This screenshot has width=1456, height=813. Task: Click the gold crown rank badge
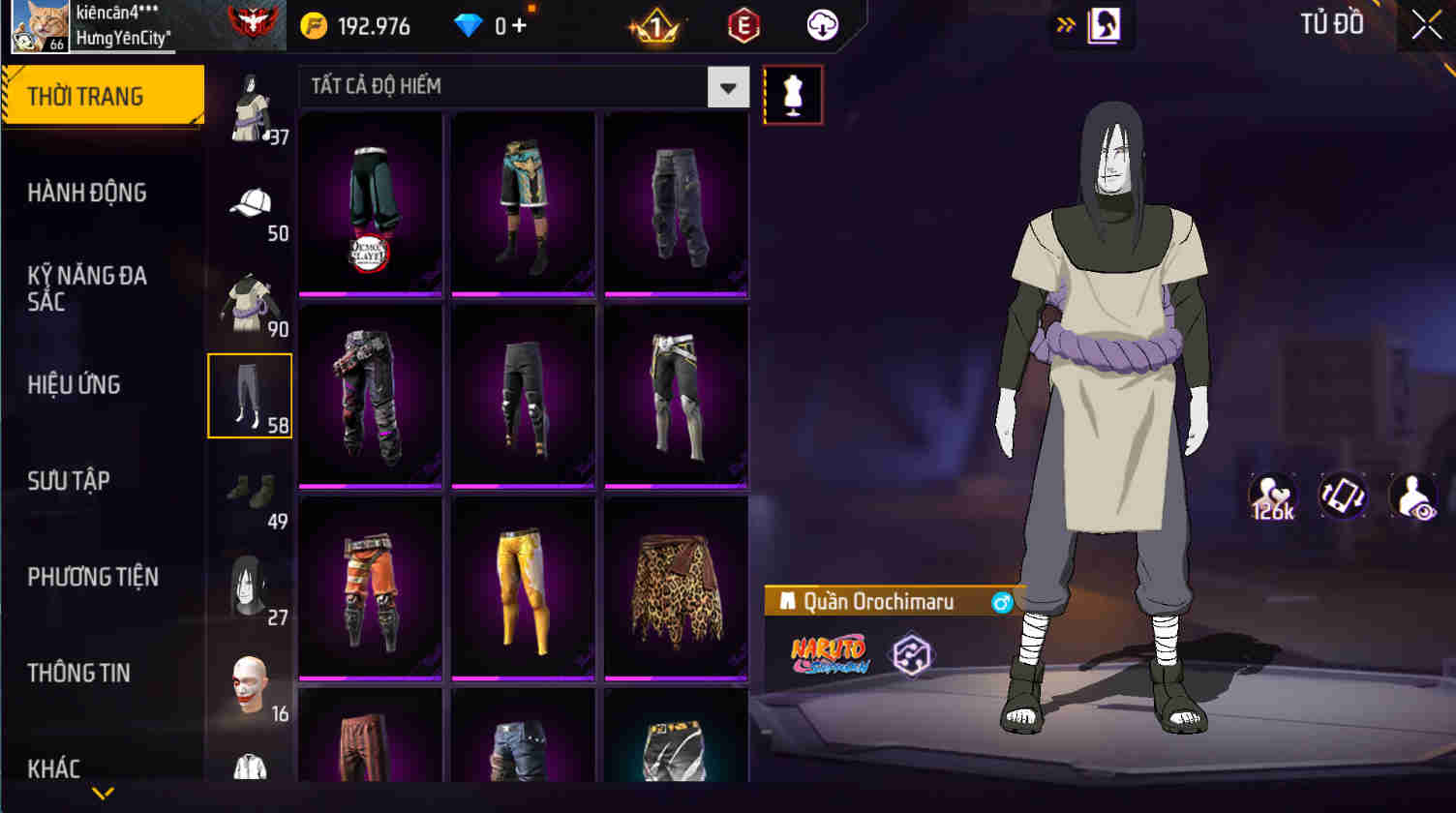[x=657, y=25]
